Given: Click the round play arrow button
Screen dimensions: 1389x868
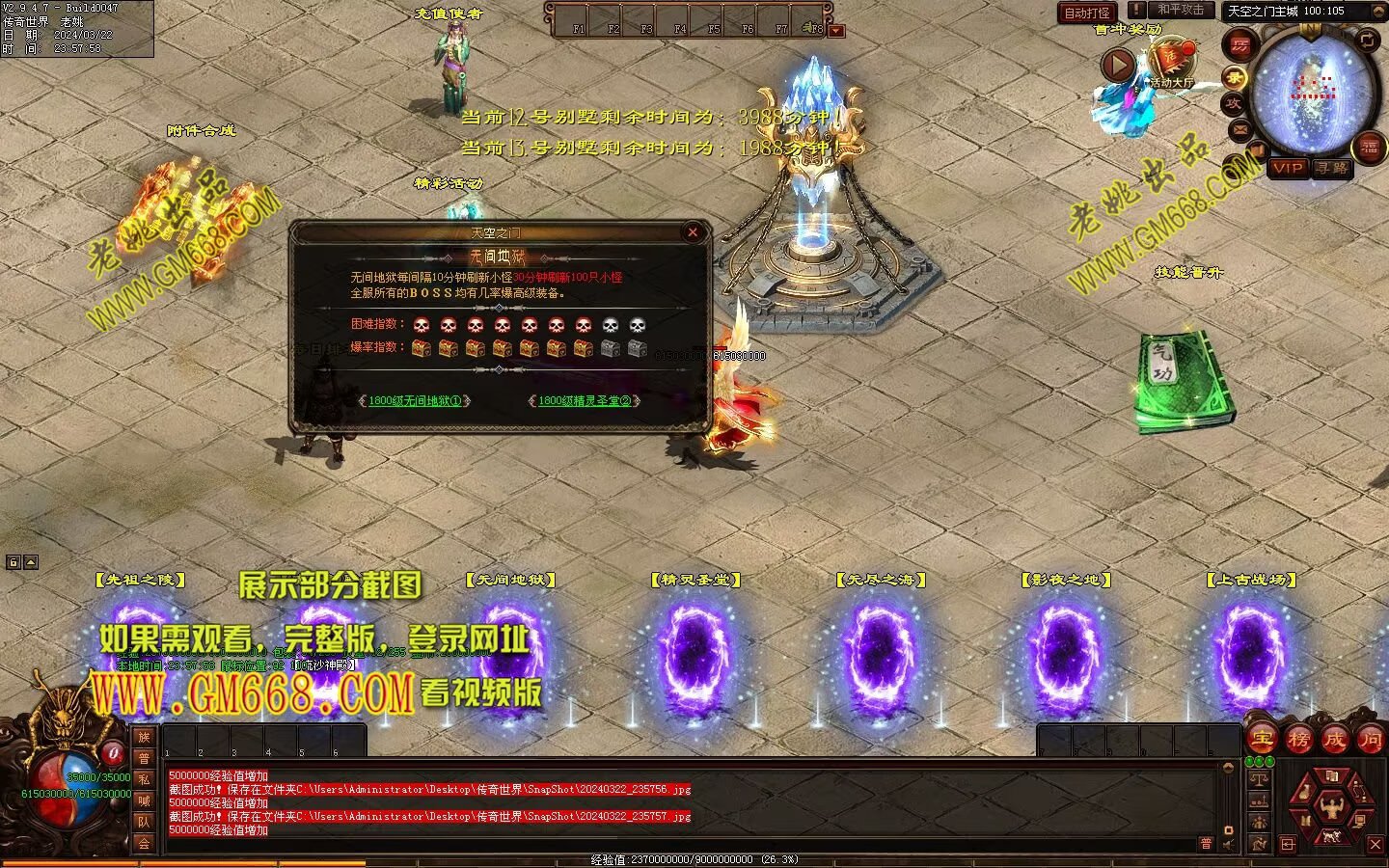Looking at the screenshot, I should point(1117,65).
